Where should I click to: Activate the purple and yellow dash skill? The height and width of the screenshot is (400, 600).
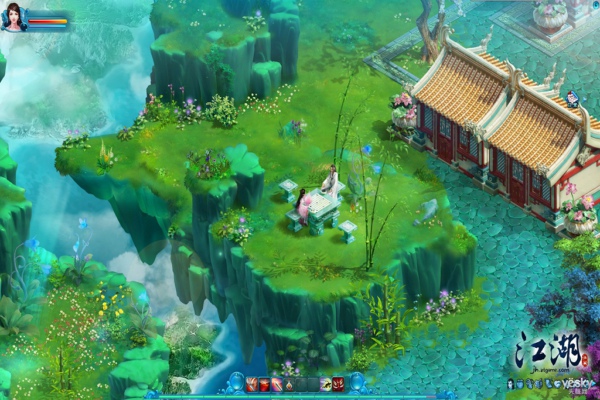tap(327, 384)
